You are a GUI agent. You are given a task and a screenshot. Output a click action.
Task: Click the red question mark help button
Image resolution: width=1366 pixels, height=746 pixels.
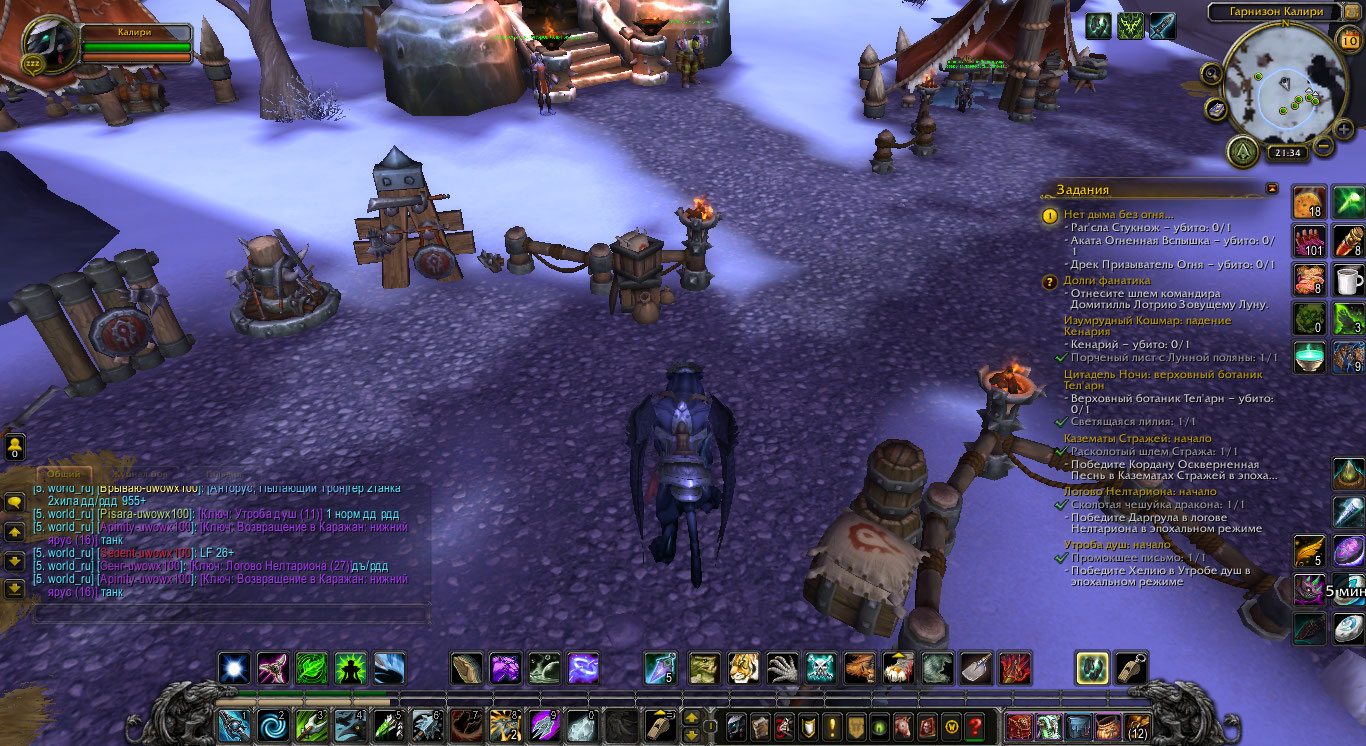[x=975, y=727]
